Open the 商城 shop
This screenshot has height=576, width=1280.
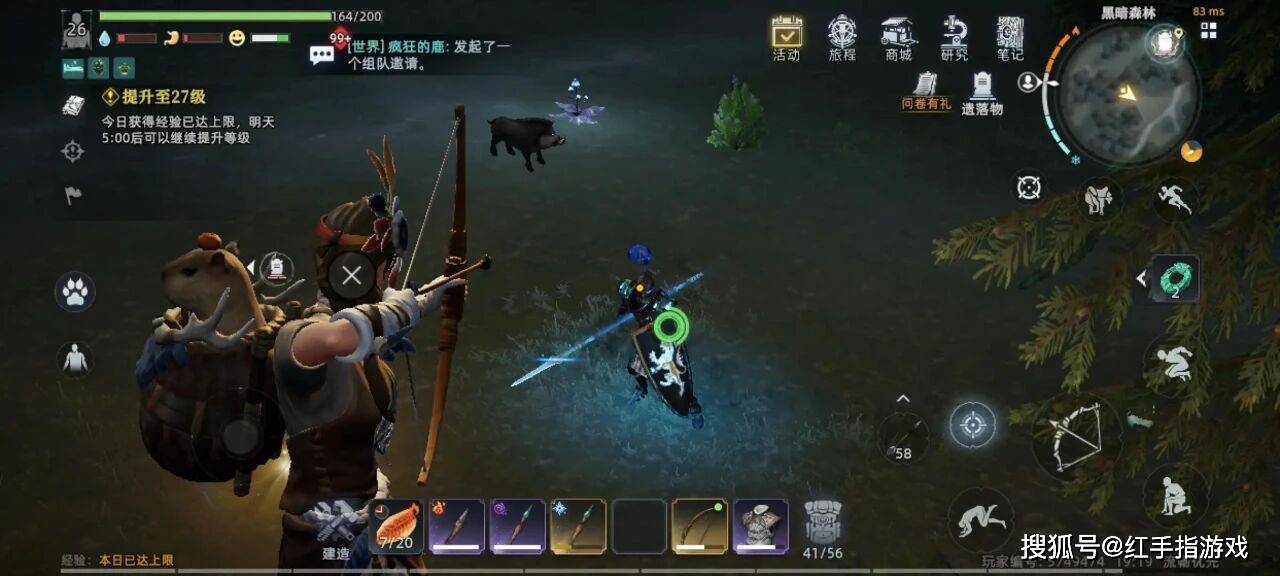(x=898, y=36)
